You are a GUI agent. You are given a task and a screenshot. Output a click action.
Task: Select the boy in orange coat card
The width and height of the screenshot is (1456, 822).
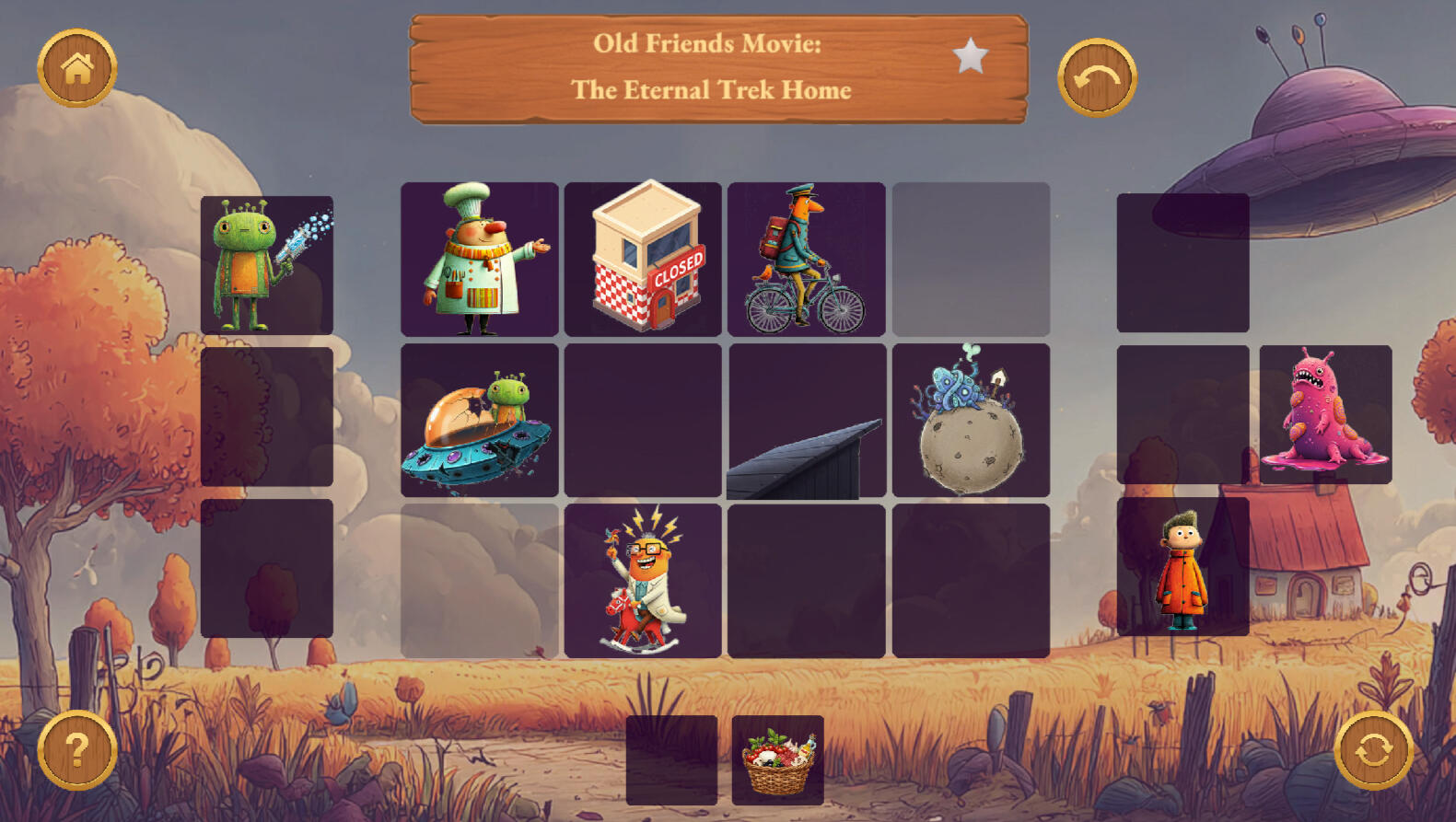(x=1182, y=567)
